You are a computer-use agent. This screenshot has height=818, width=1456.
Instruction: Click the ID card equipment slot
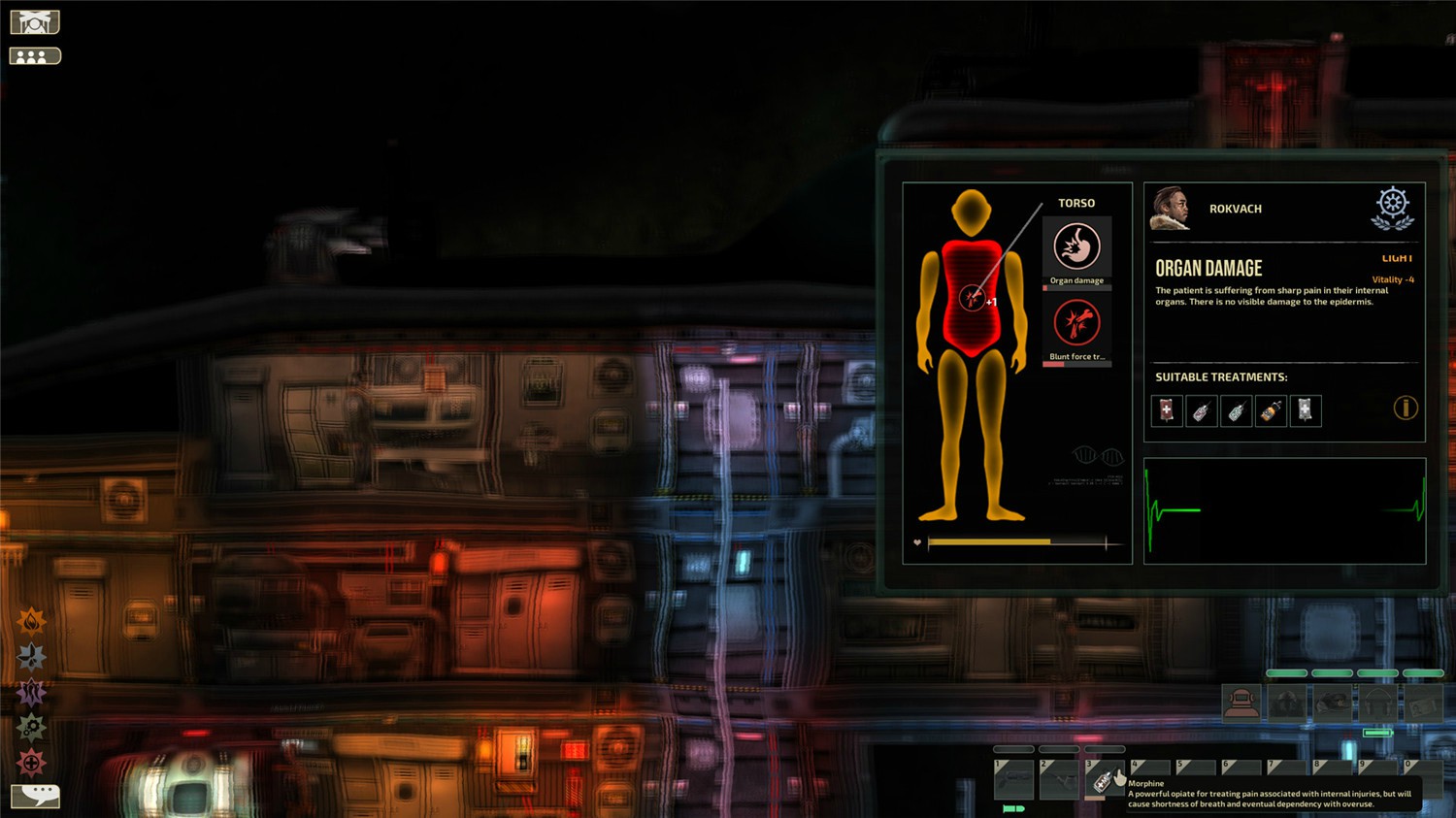(x=1423, y=703)
